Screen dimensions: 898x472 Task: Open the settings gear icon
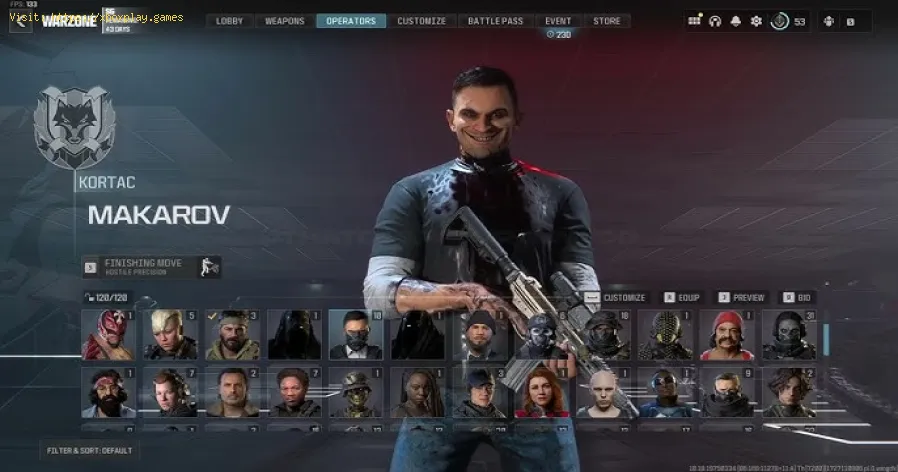coord(756,21)
